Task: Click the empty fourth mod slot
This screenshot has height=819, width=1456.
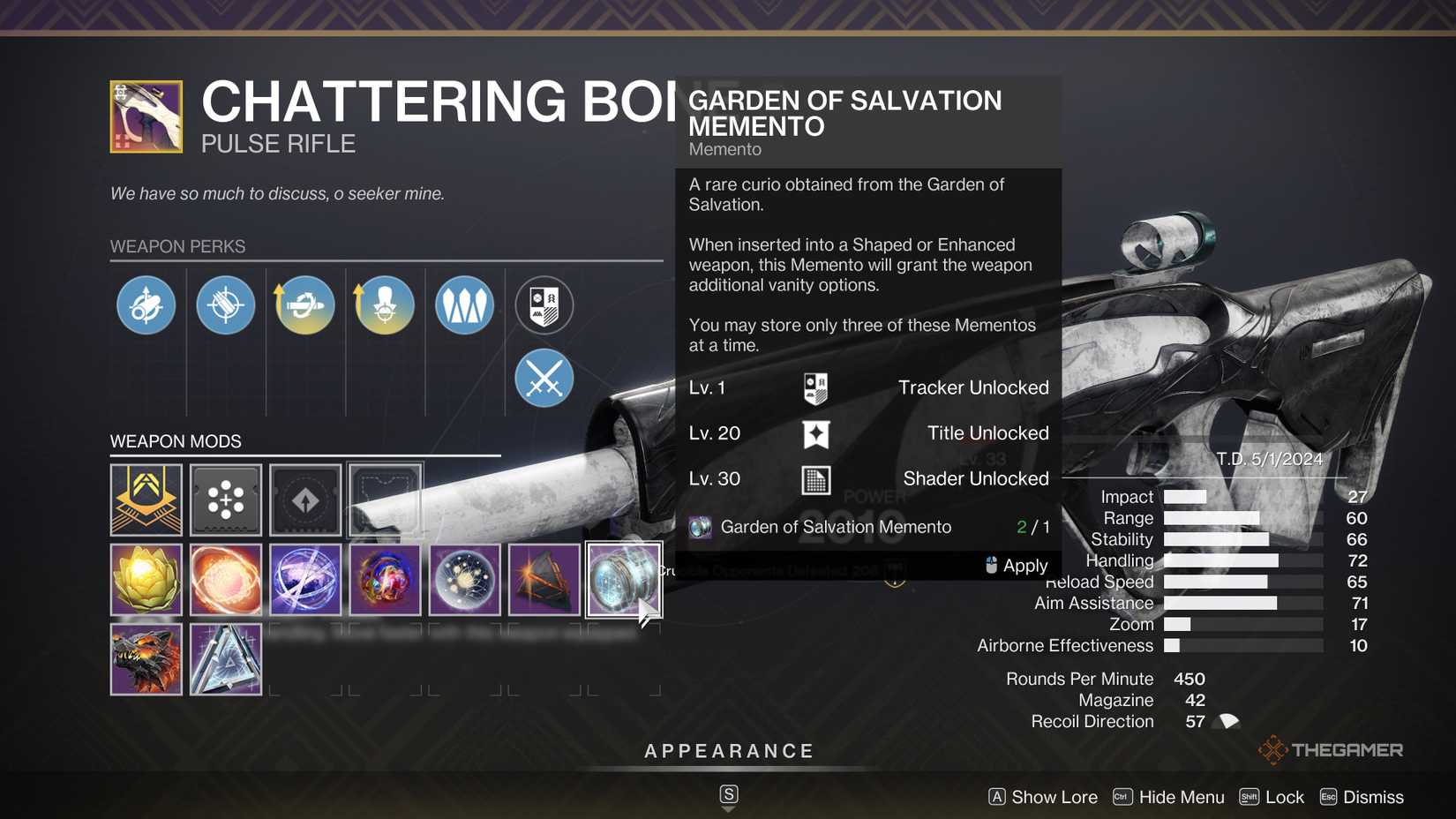Action: pos(385,500)
